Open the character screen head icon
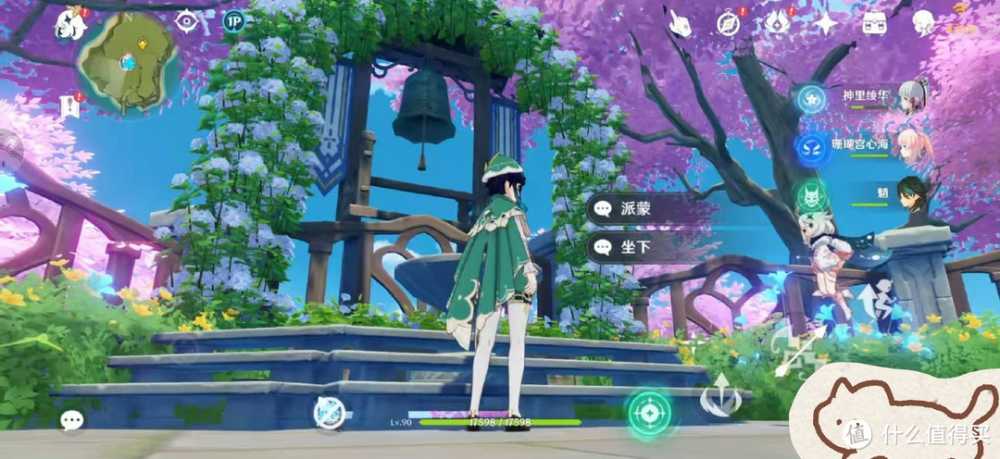 tap(924, 22)
